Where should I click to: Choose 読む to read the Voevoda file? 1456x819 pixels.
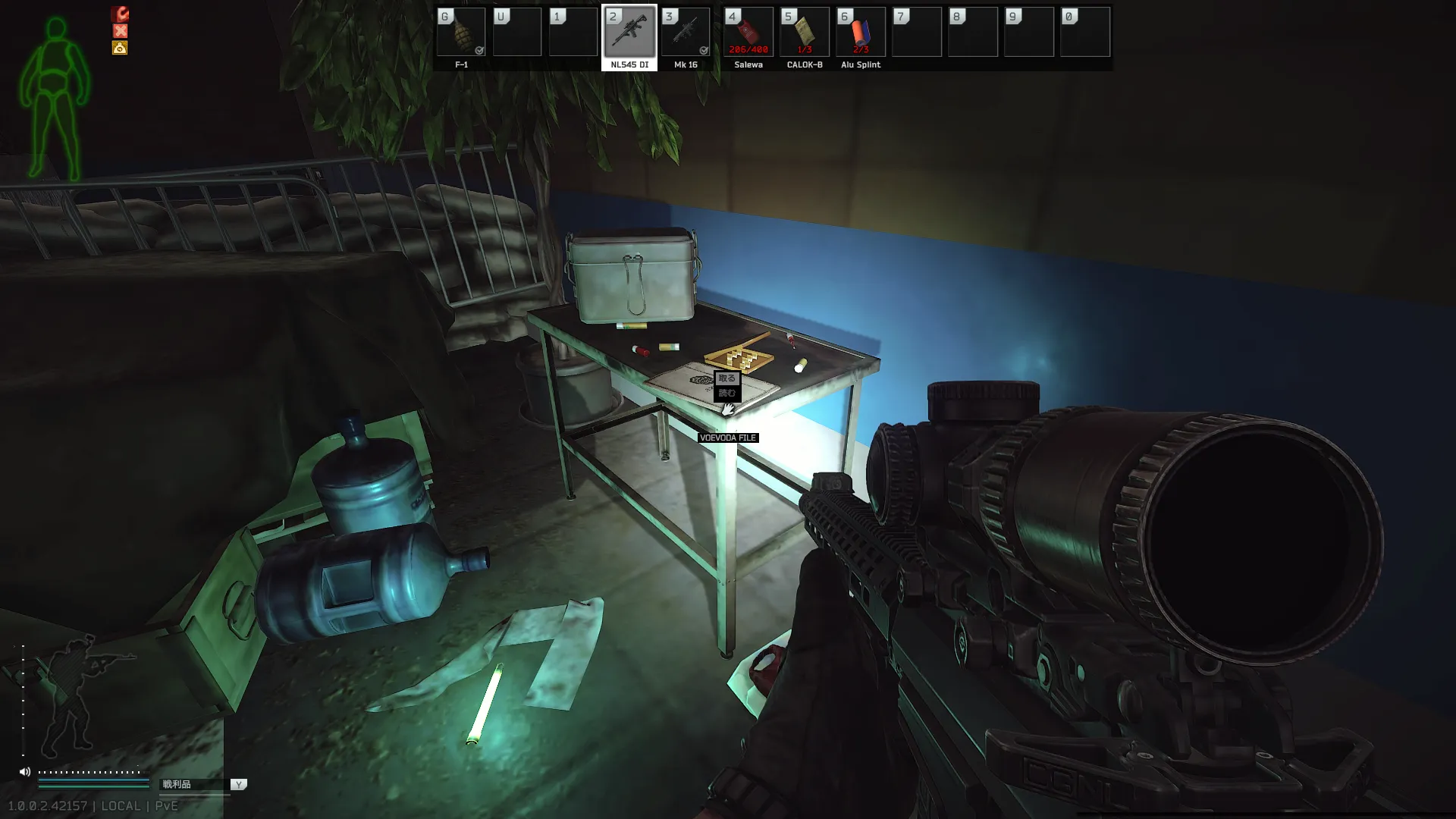pyautogui.click(x=726, y=393)
